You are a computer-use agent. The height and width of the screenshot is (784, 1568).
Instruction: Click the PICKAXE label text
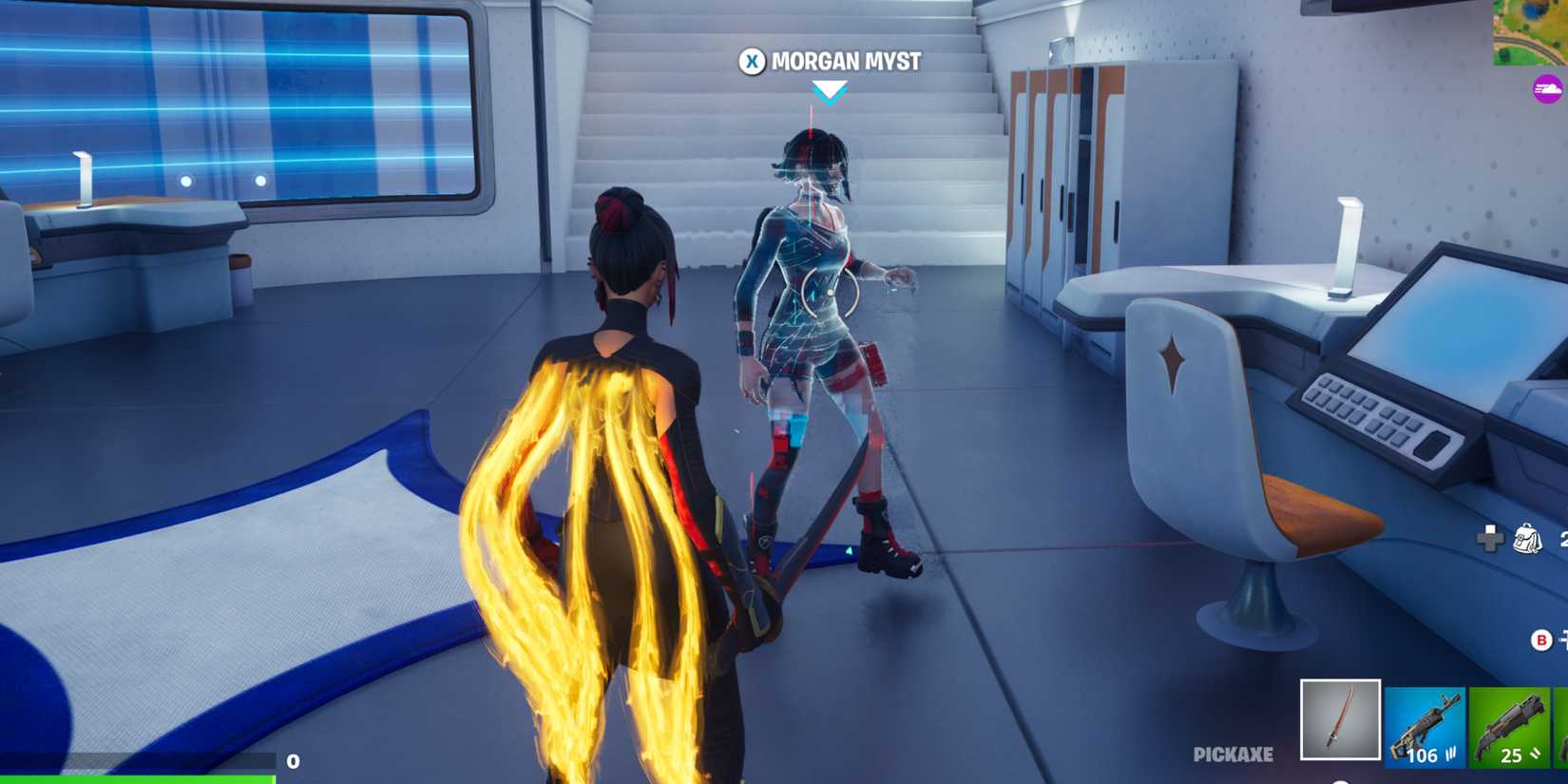click(x=1235, y=755)
